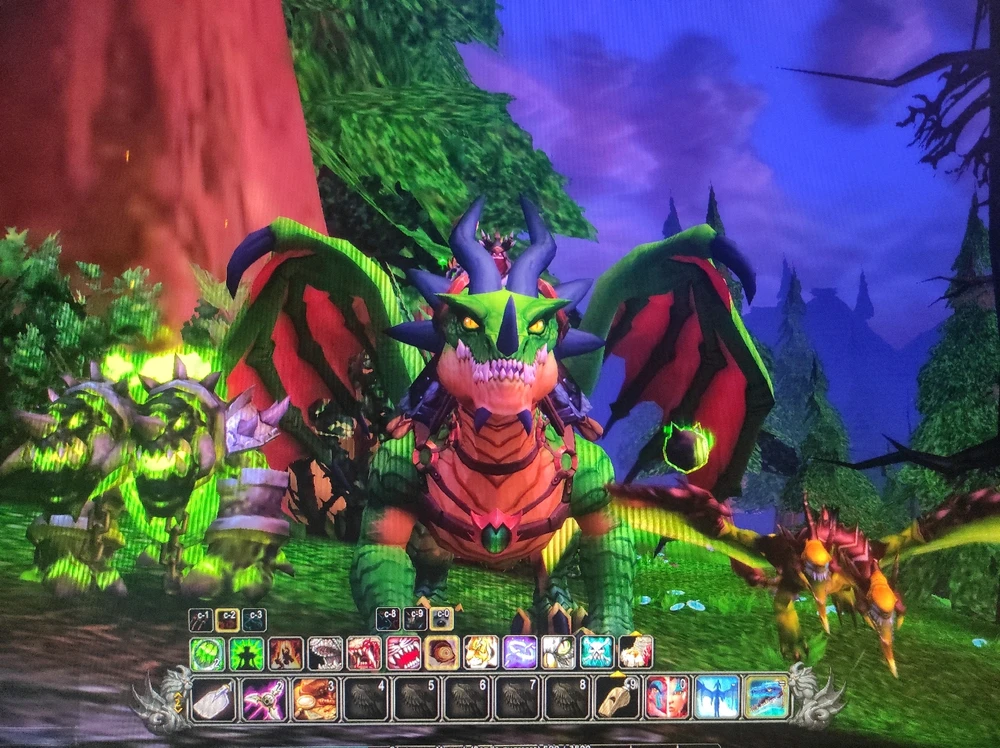Viewport: 1000px width, 748px height.
Task: Select the grey toothed jaw ability
Action: [x=324, y=653]
